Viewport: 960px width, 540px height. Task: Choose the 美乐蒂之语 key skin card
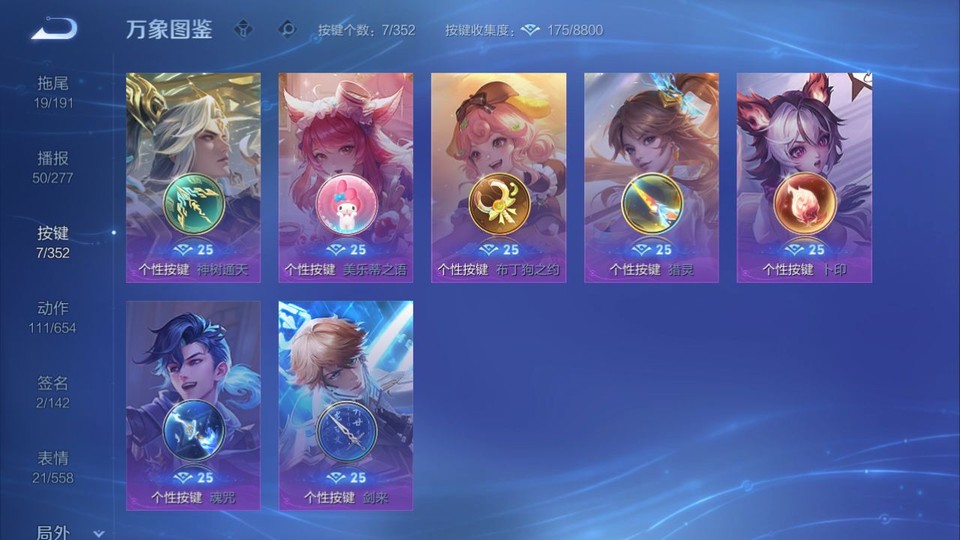click(x=346, y=177)
